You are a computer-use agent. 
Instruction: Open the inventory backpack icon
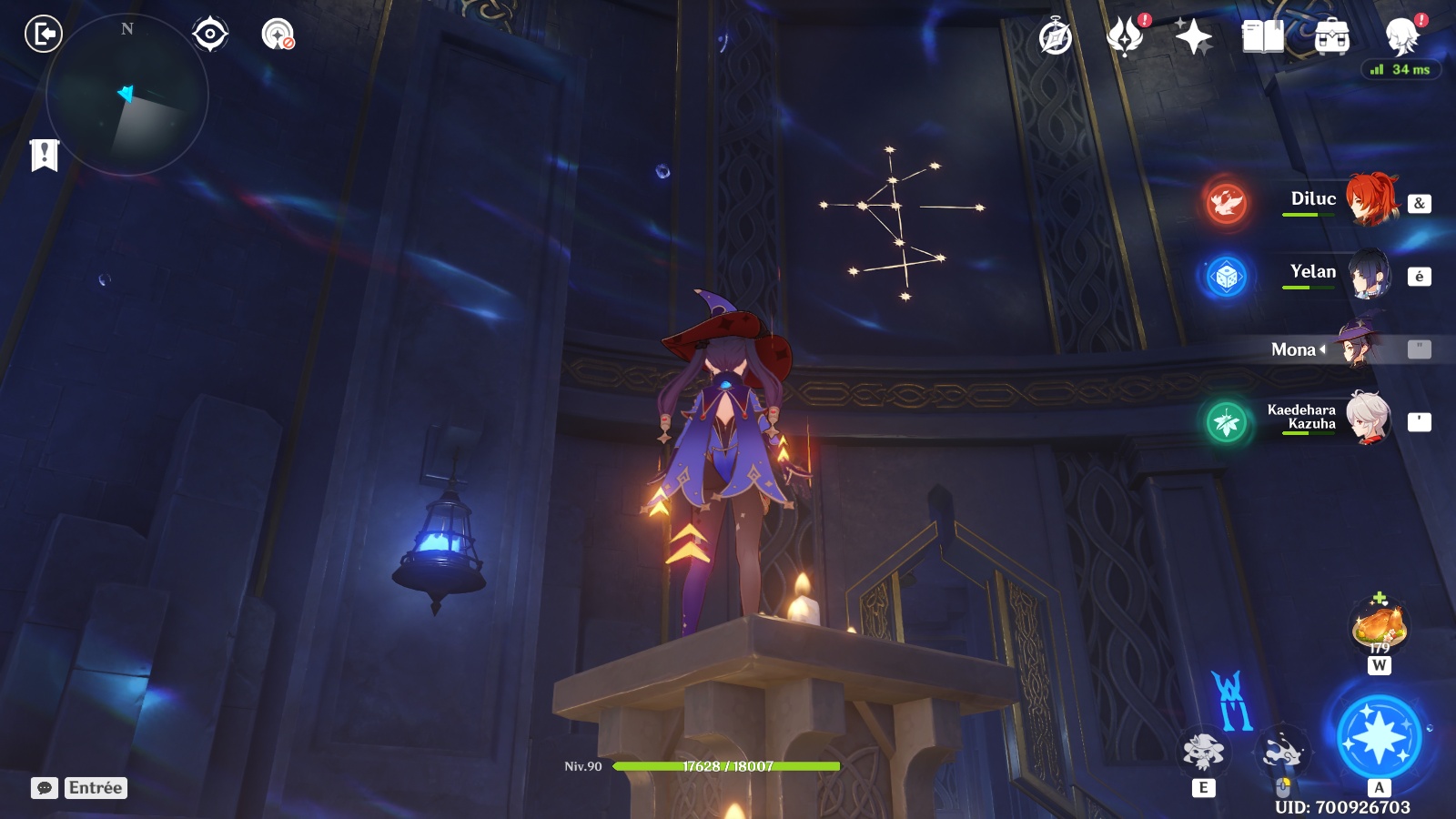pyautogui.click(x=1331, y=37)
